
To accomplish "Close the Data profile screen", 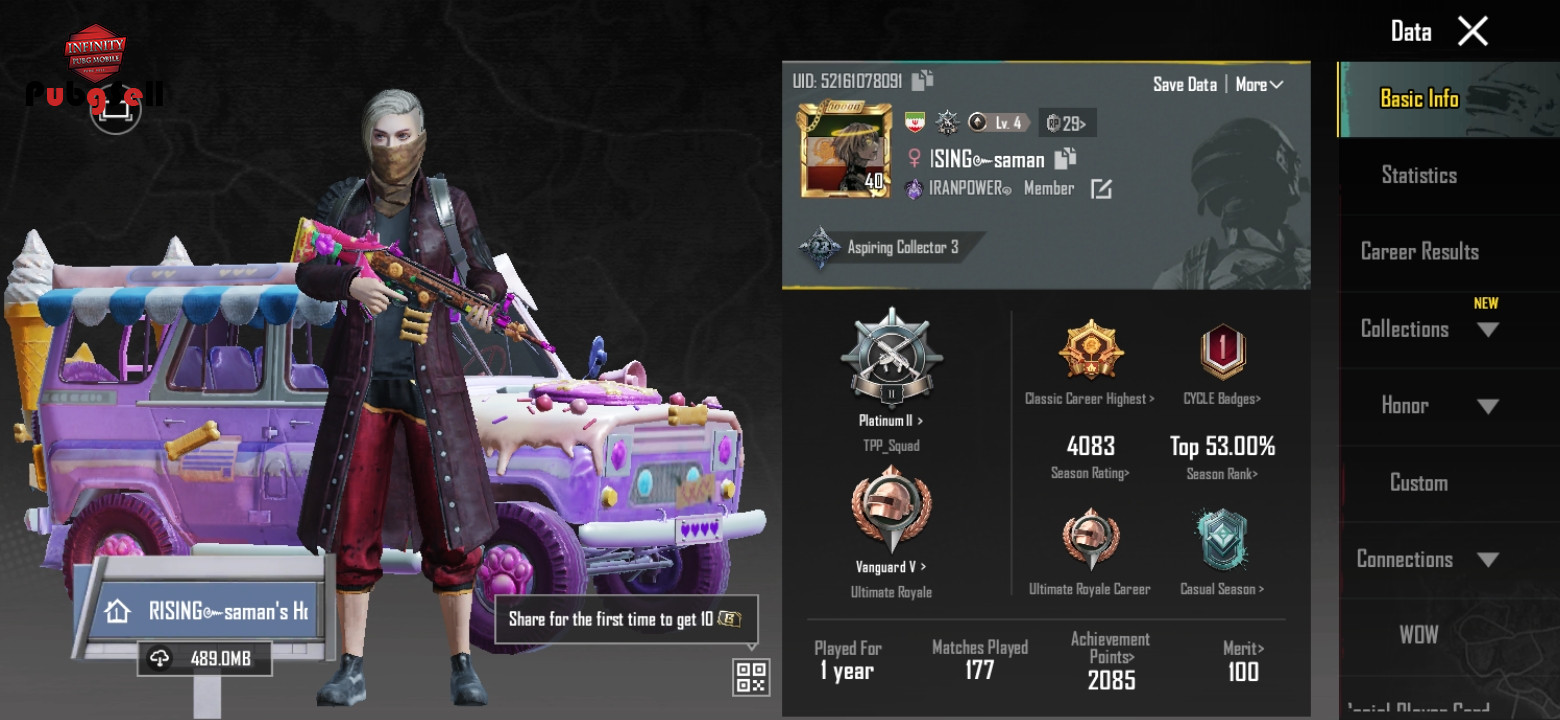I will (1472, 31).
